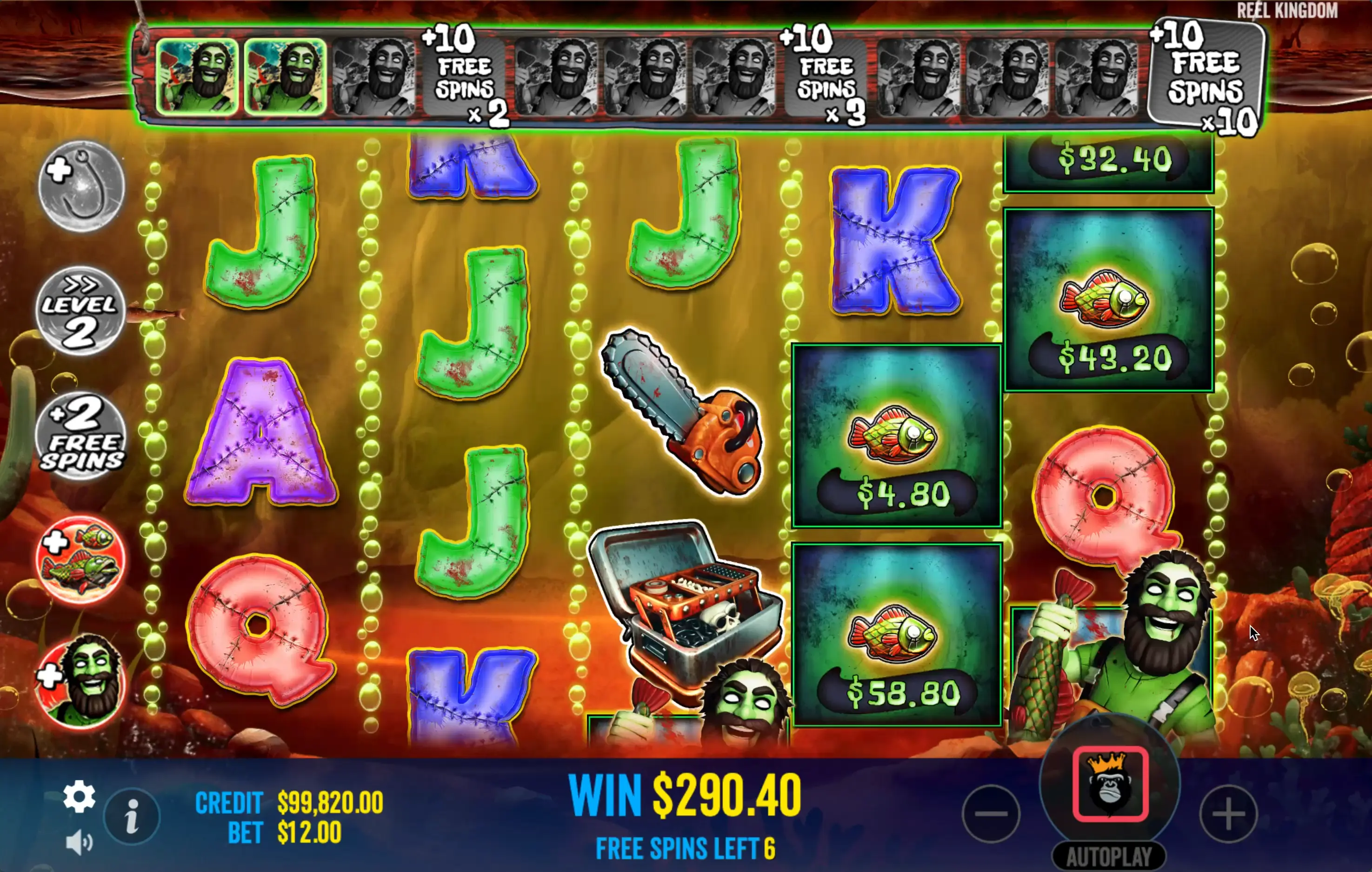1372x872 pixels.
Task: Decrease the bet with minus button
Action: tap(991, 813)
